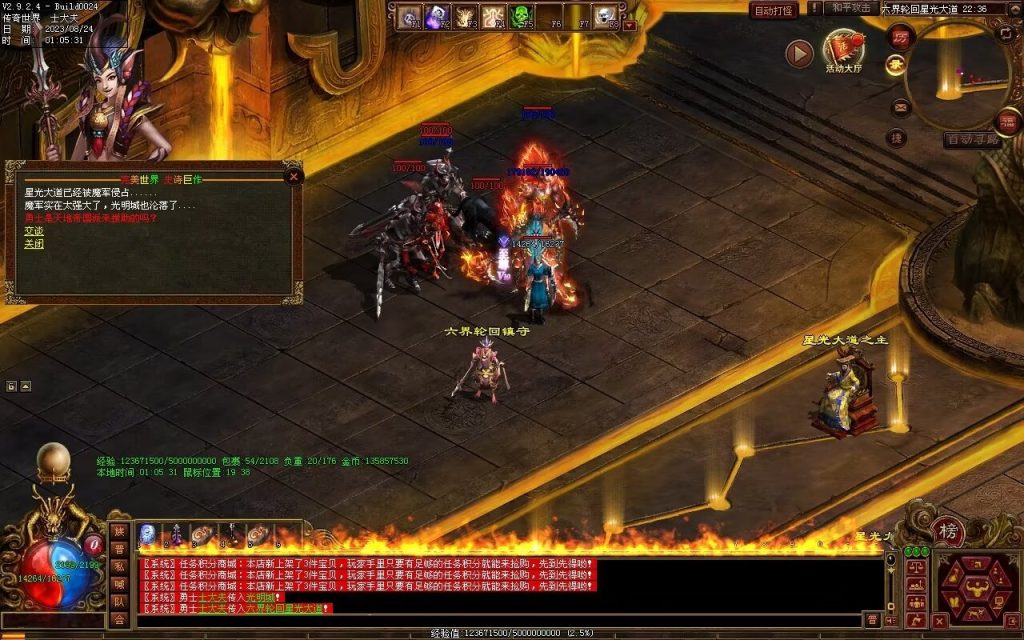Choose the 交递 dialogue option
This screenshot has width=1024, height=640.
click(34, 230)
